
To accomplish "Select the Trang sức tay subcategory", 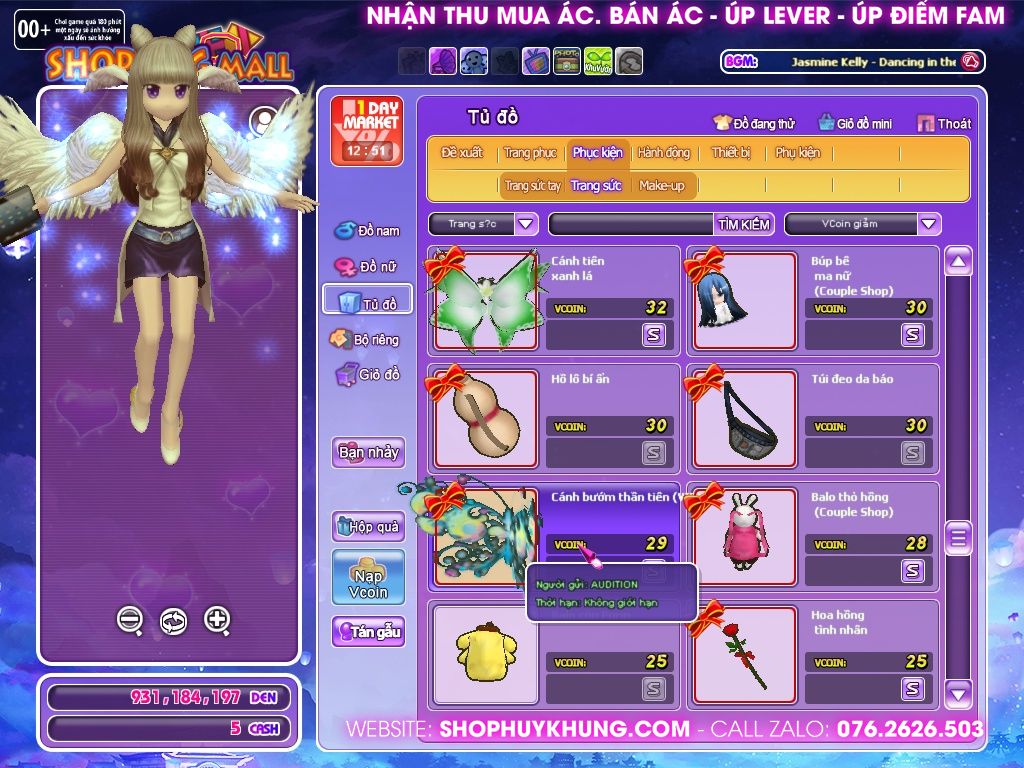I will pos(532,185).
